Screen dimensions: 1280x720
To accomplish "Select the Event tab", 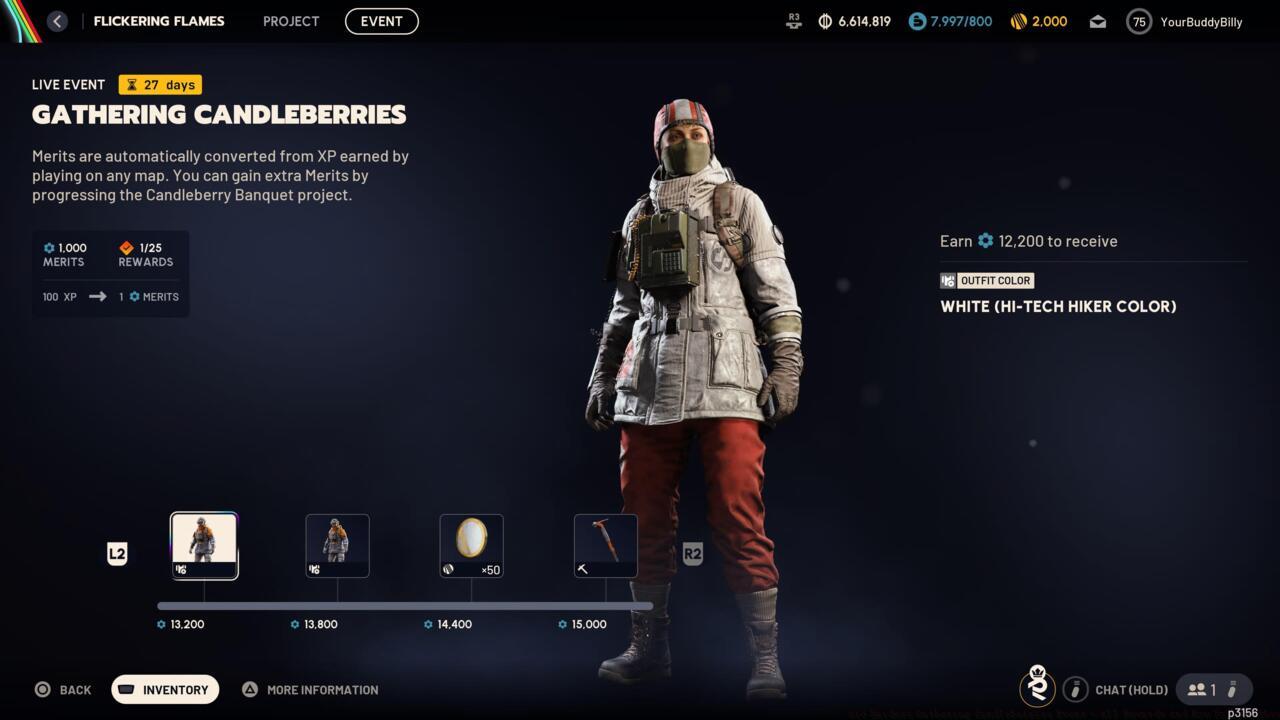I will click(x=381, y=21).
